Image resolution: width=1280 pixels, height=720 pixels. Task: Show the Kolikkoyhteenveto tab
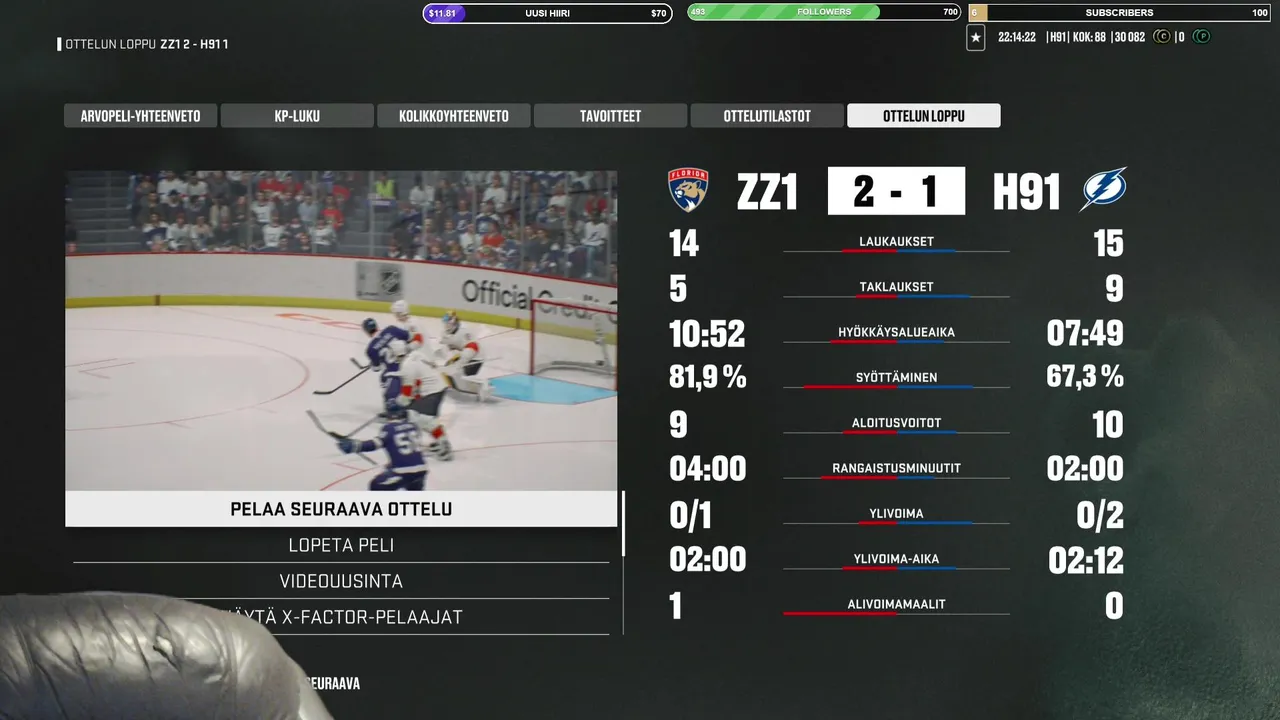click(x=453, y=116)
